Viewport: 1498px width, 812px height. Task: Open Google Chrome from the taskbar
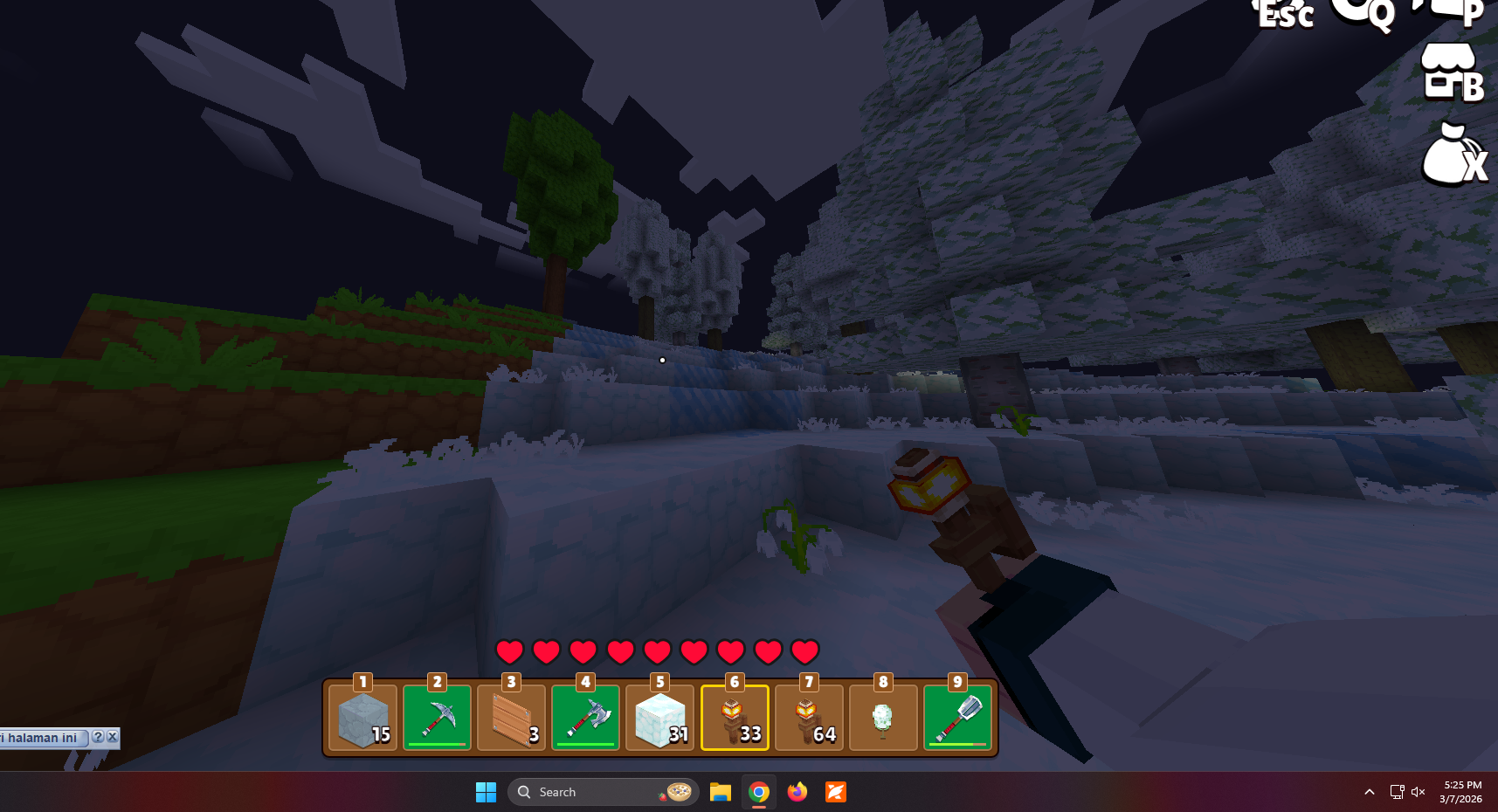tap(759, 792)
